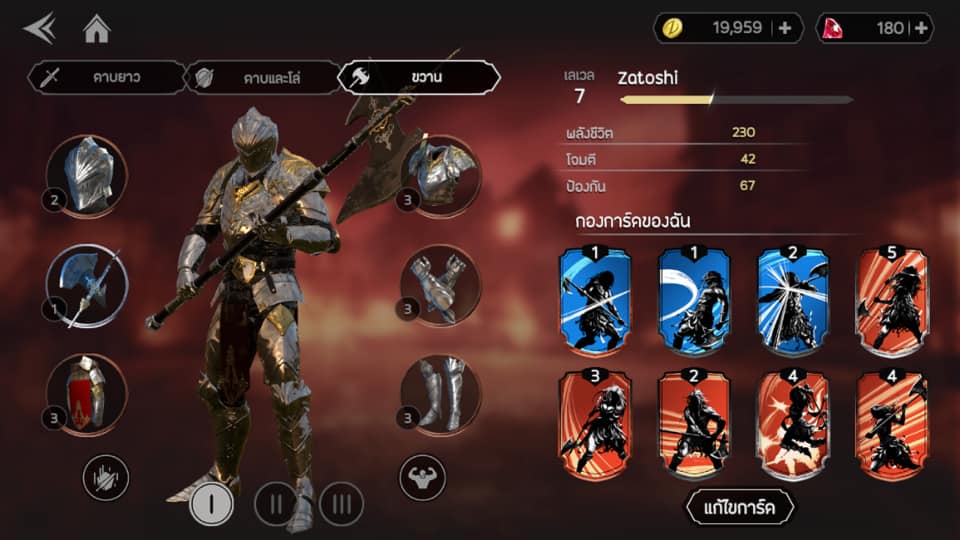Open the axe weapon slot
Viewport: 960px width, 540px height.
point(86,286)
